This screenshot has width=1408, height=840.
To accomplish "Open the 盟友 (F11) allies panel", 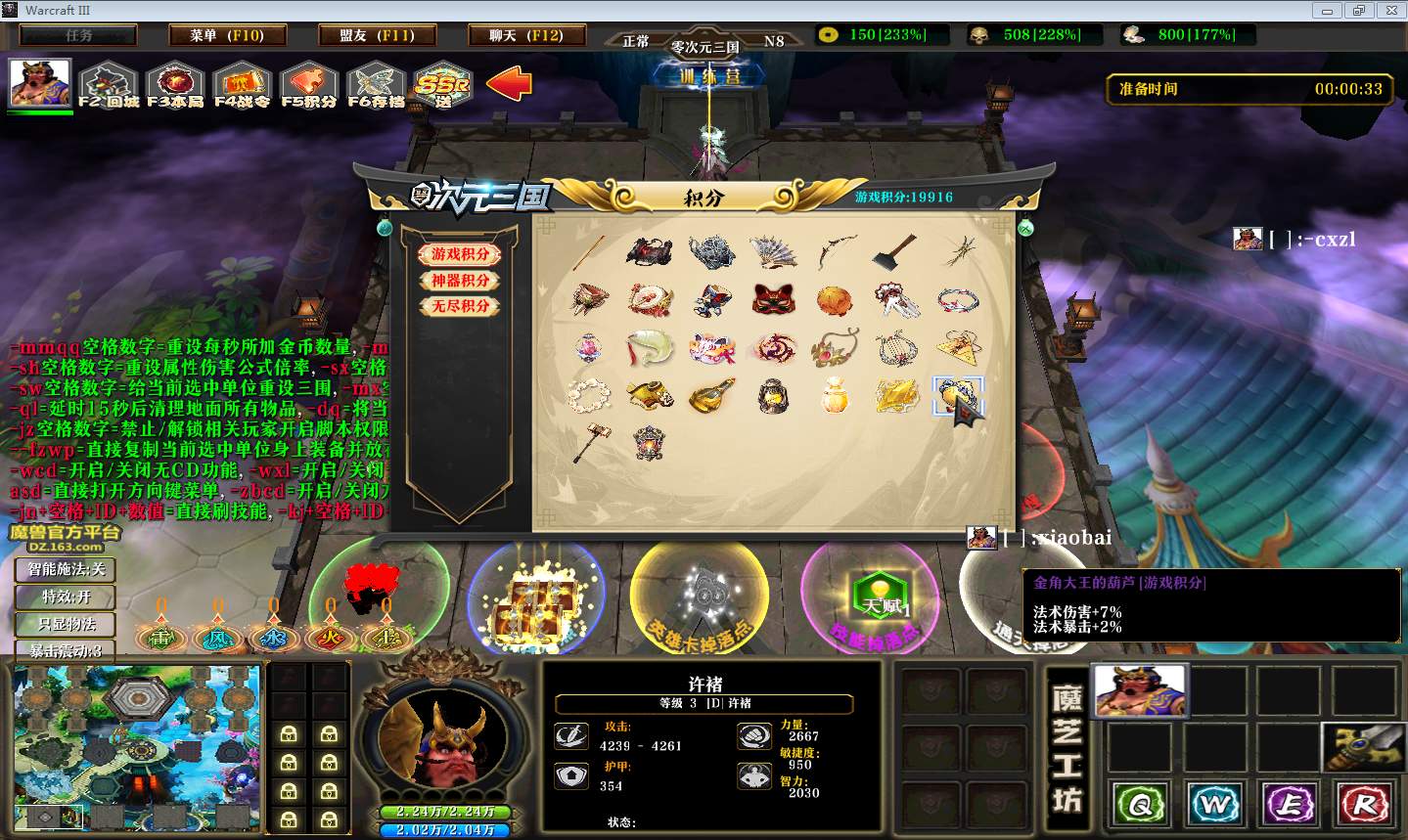I will coord(377,35).
